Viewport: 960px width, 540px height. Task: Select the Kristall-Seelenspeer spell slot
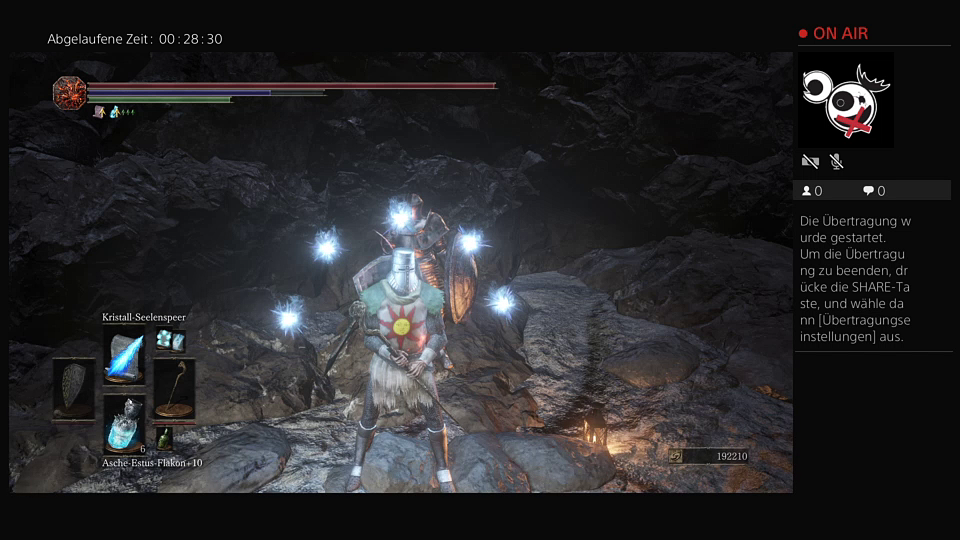point(124,354)
